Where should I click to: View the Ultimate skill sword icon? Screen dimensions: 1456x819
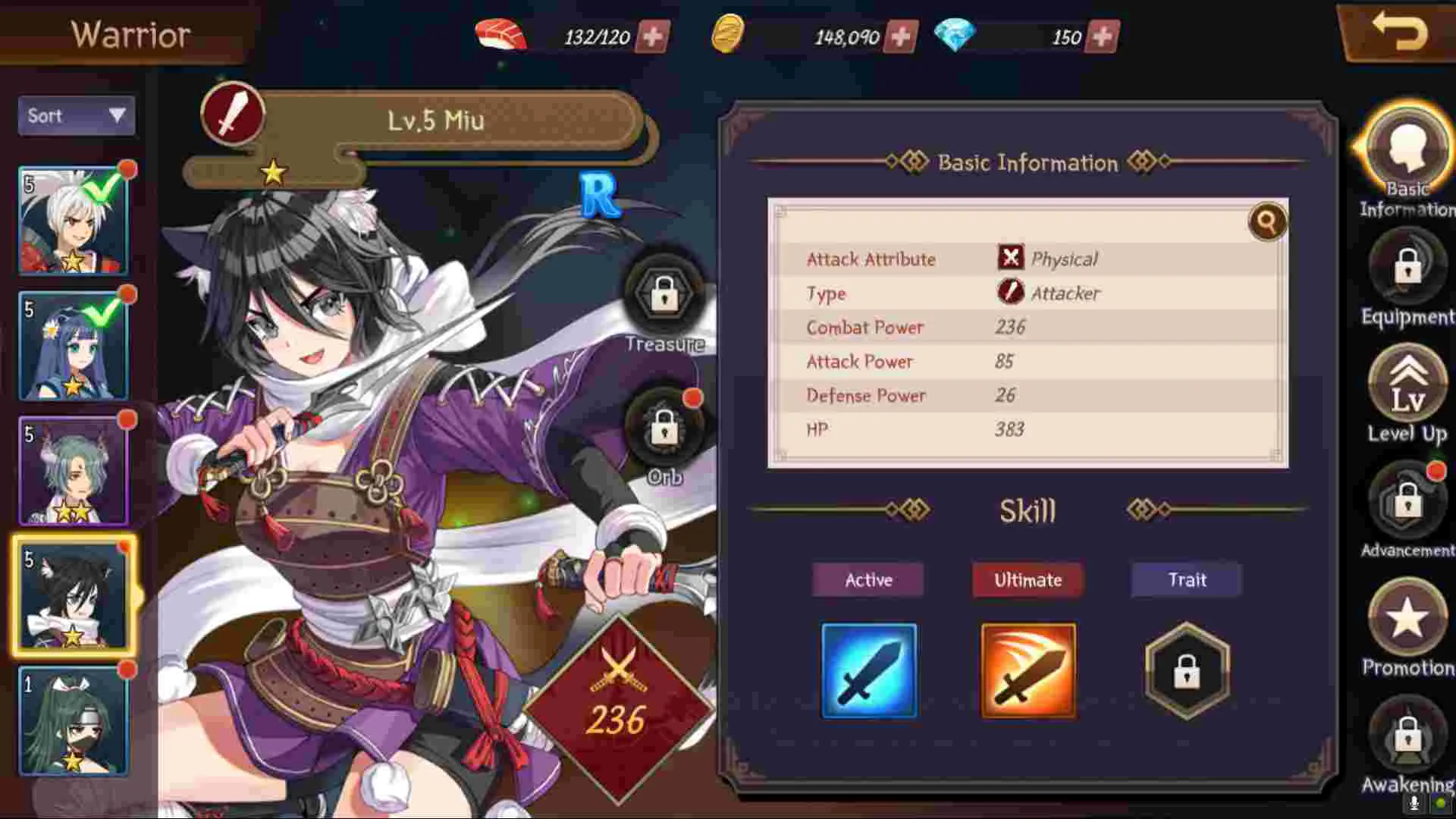tap(1028, 670)
